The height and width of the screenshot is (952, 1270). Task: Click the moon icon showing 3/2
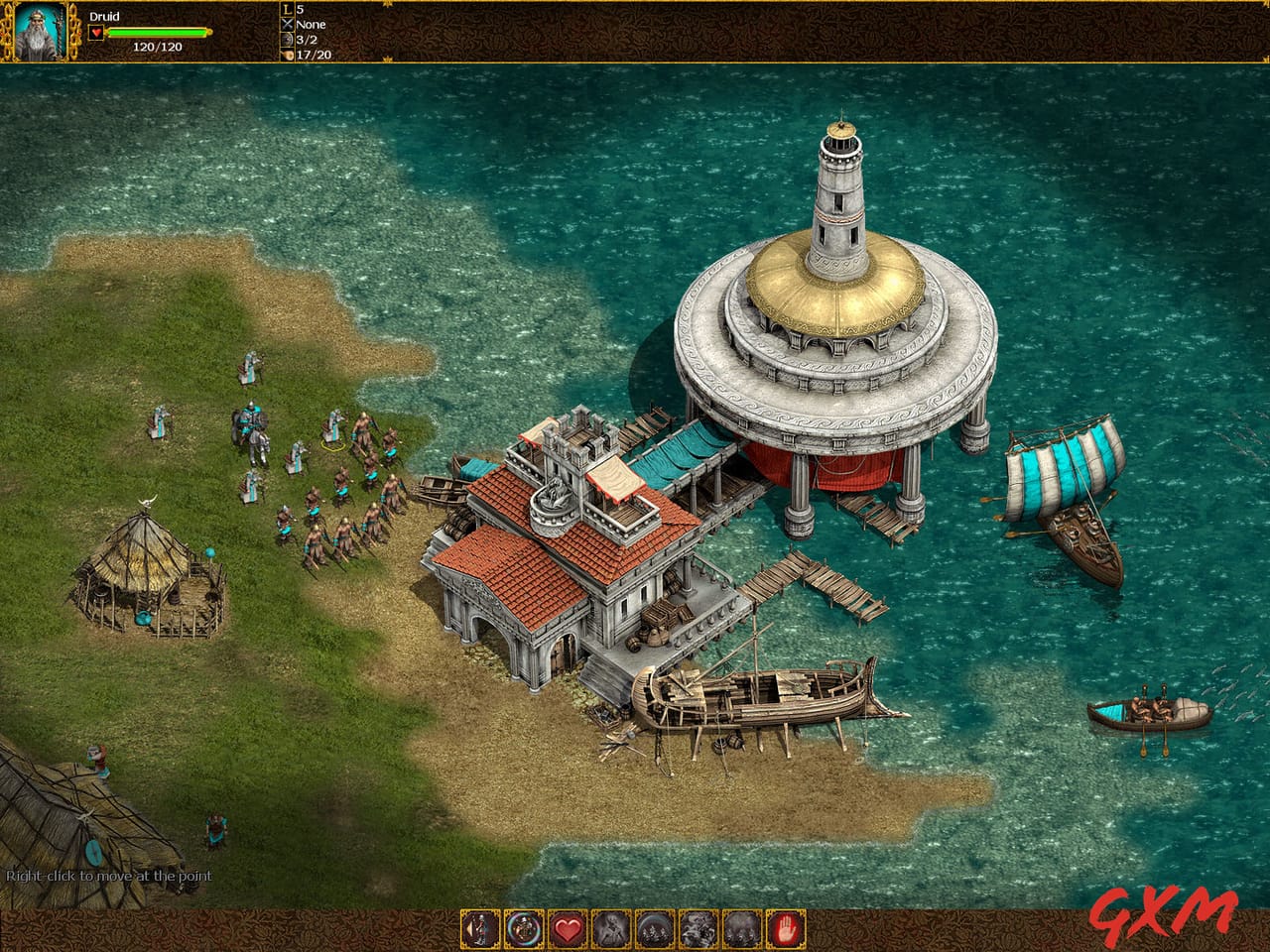coord(286,40)
